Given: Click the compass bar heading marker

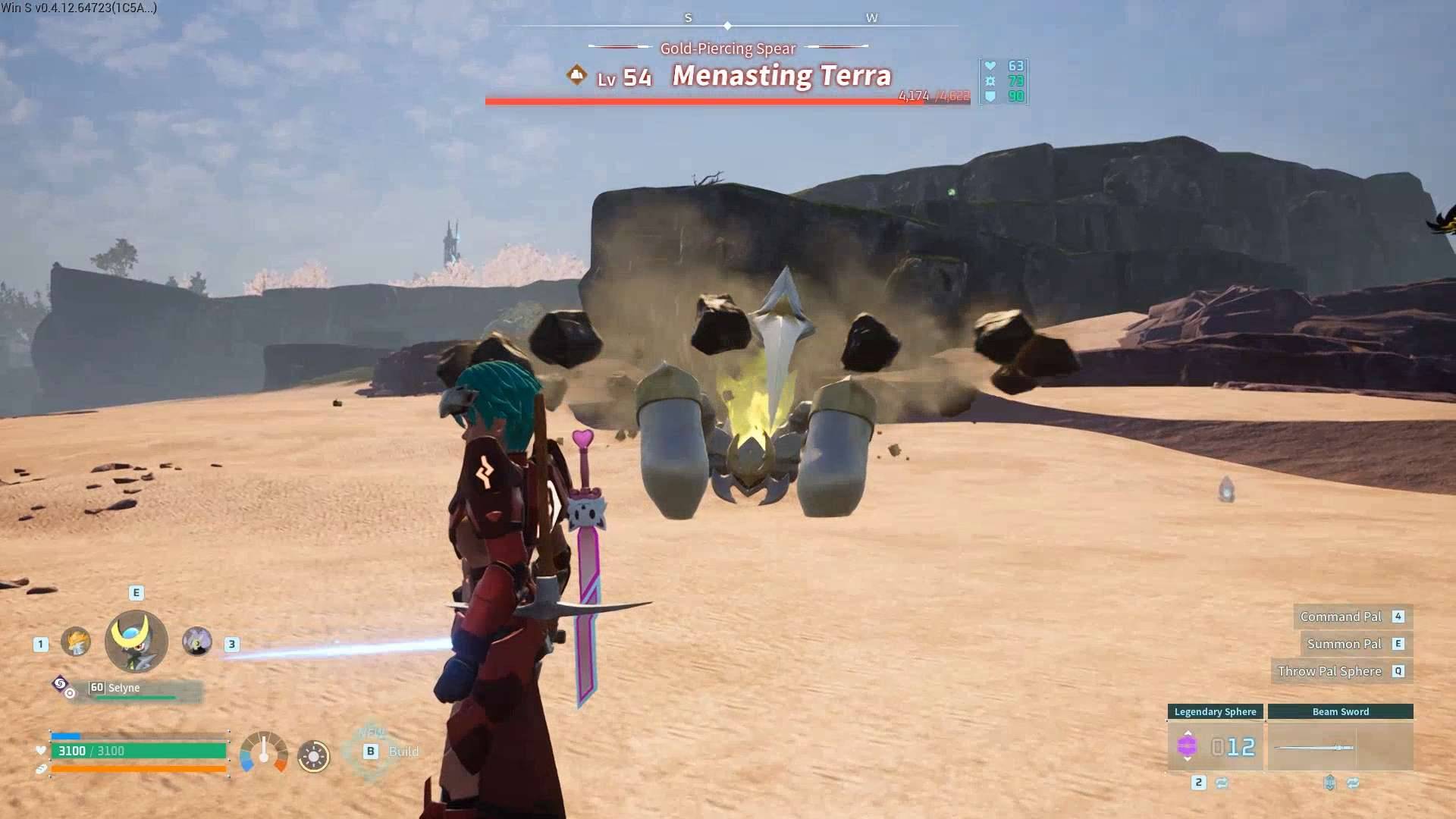Looking at the screenshot, I should click(x=727, y=26).
